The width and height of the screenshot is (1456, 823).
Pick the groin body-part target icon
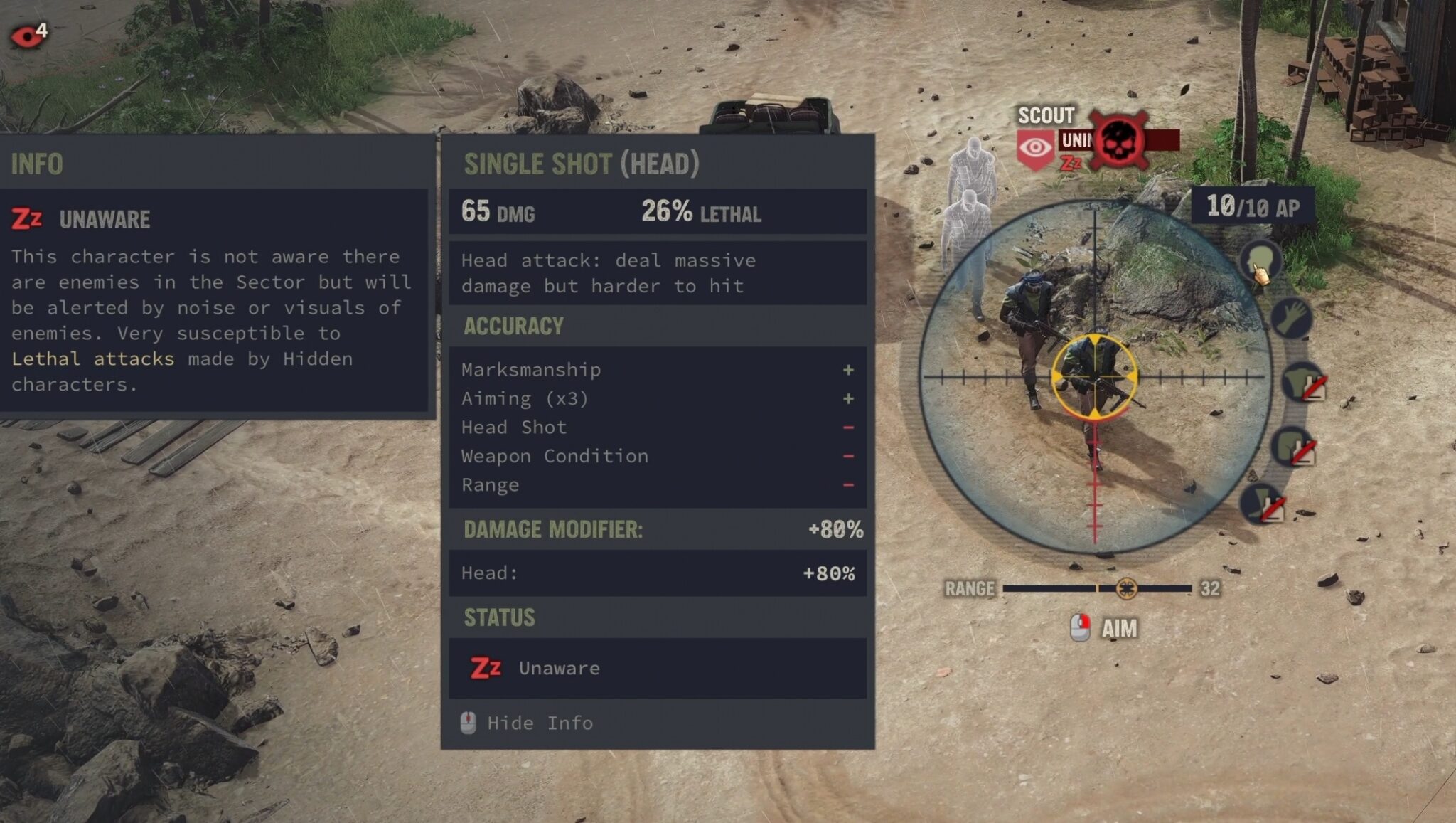pyautogui.click(x=1292, y=447)
